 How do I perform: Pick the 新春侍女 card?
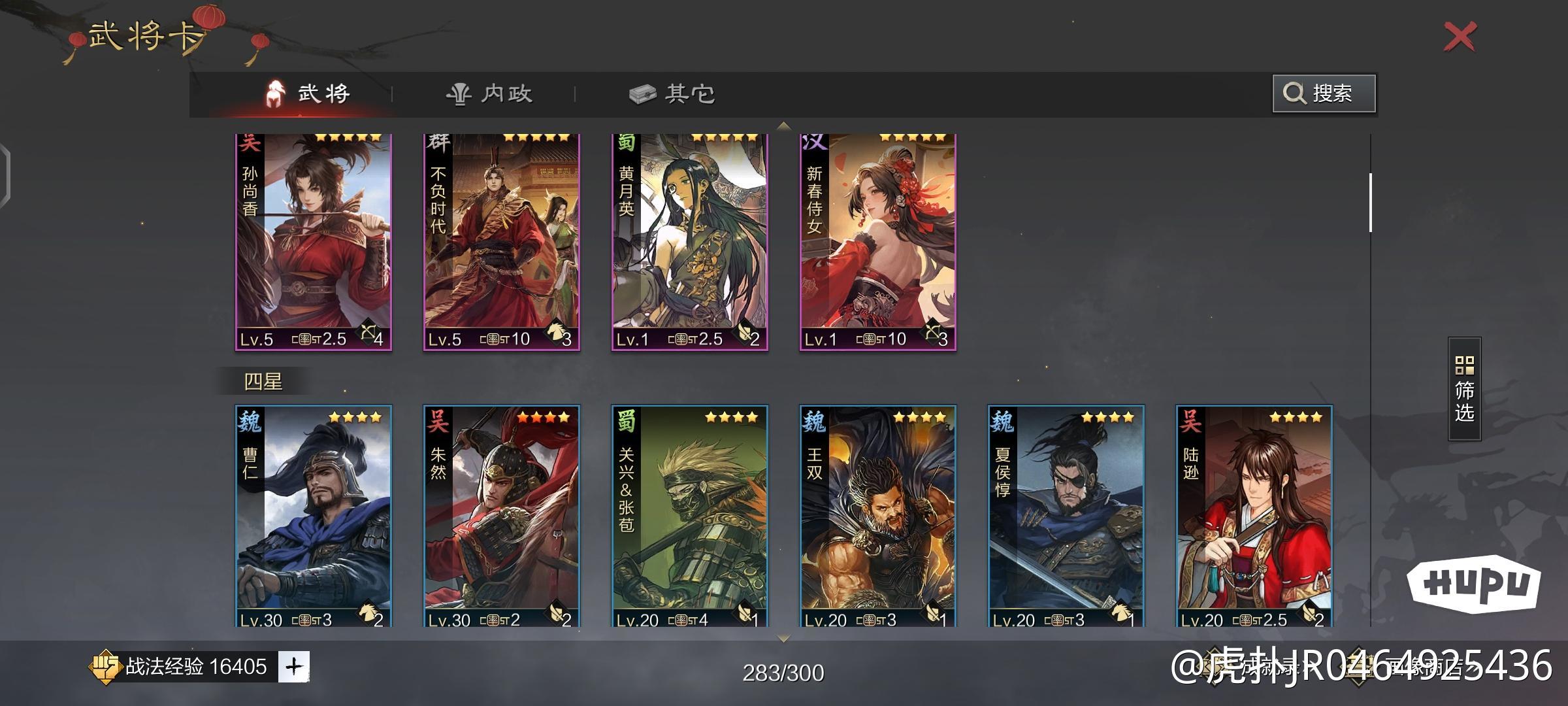point(878,242)
